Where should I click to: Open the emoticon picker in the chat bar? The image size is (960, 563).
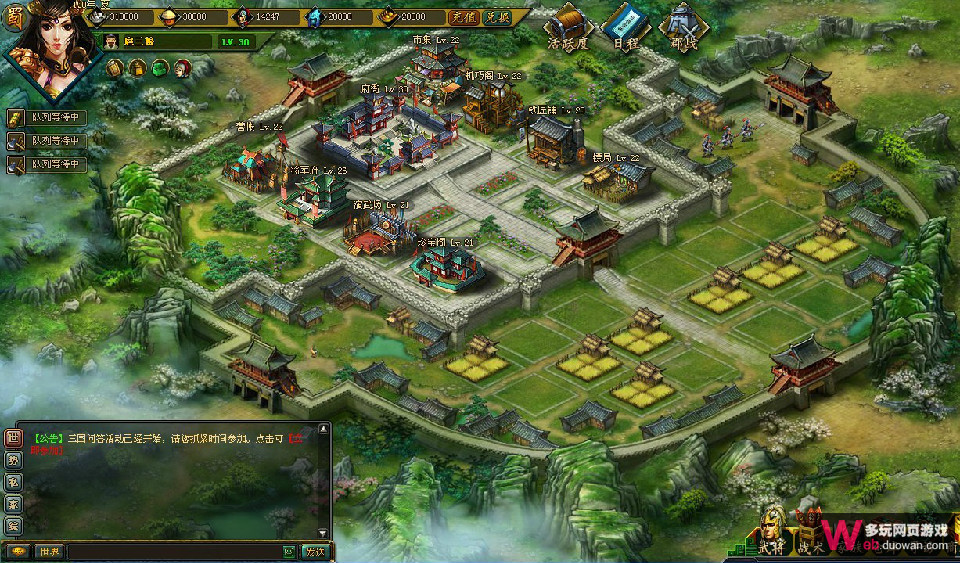(288, 551)
